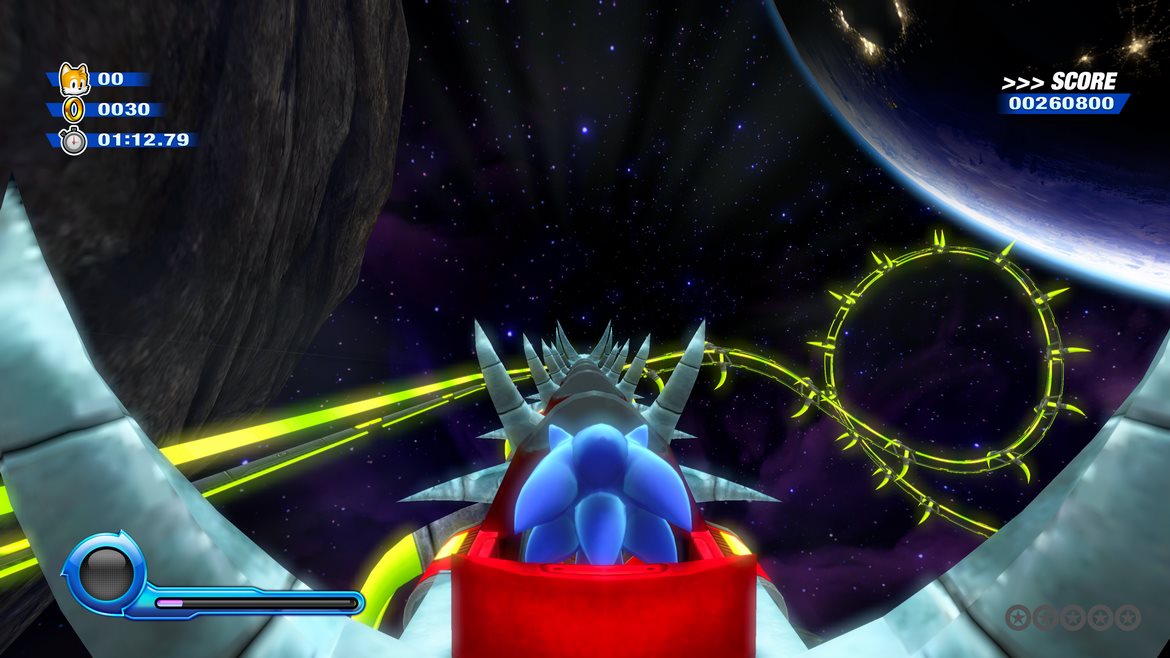Click the stopwatch timer icon
The width and height of the screenshot is (1170, 658).
pyautogui.click(x=74, y=141)
